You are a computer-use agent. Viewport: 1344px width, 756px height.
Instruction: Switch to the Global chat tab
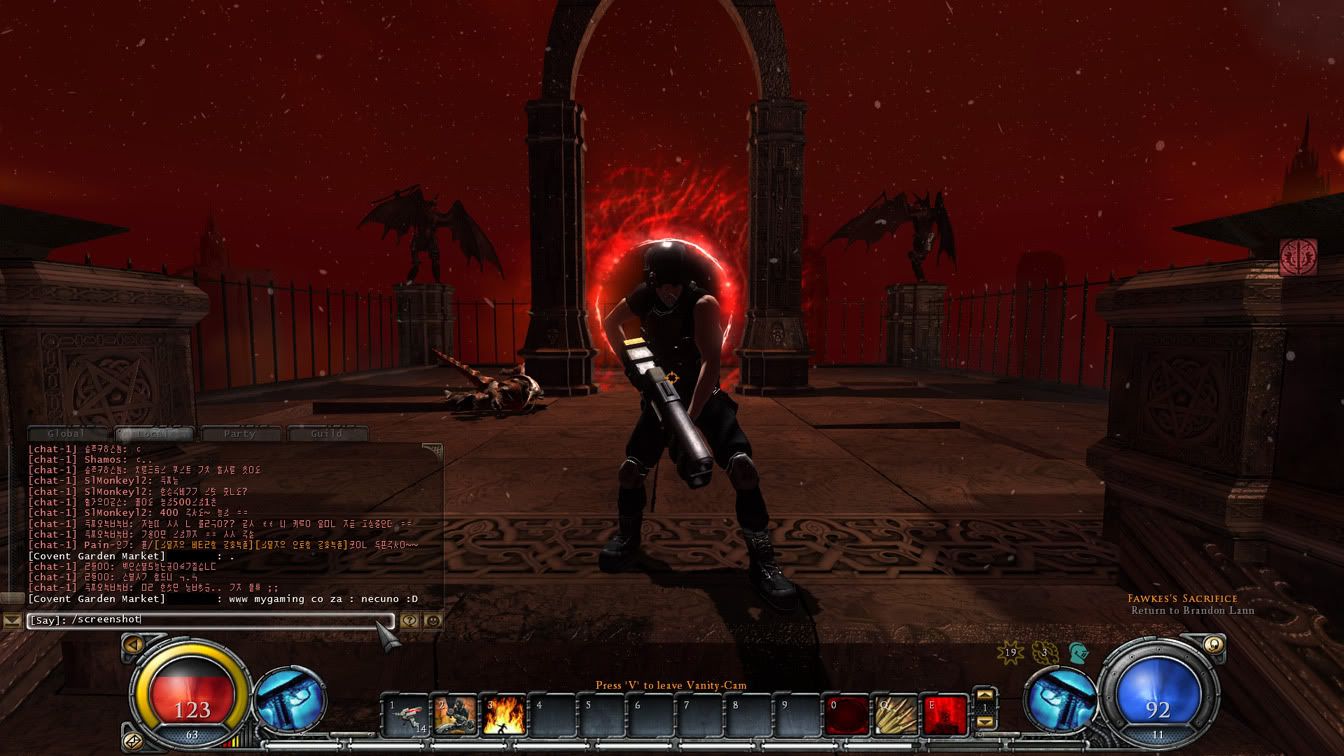[x=68, y=434]
